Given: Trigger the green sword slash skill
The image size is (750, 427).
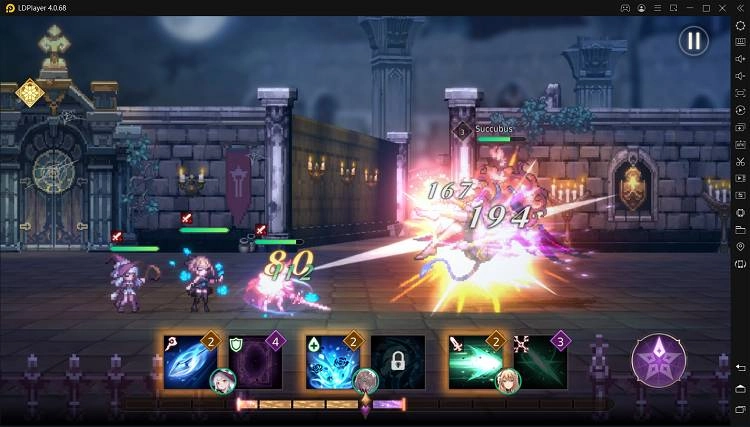Looking at the screenshot, I should tap(475, 361).
